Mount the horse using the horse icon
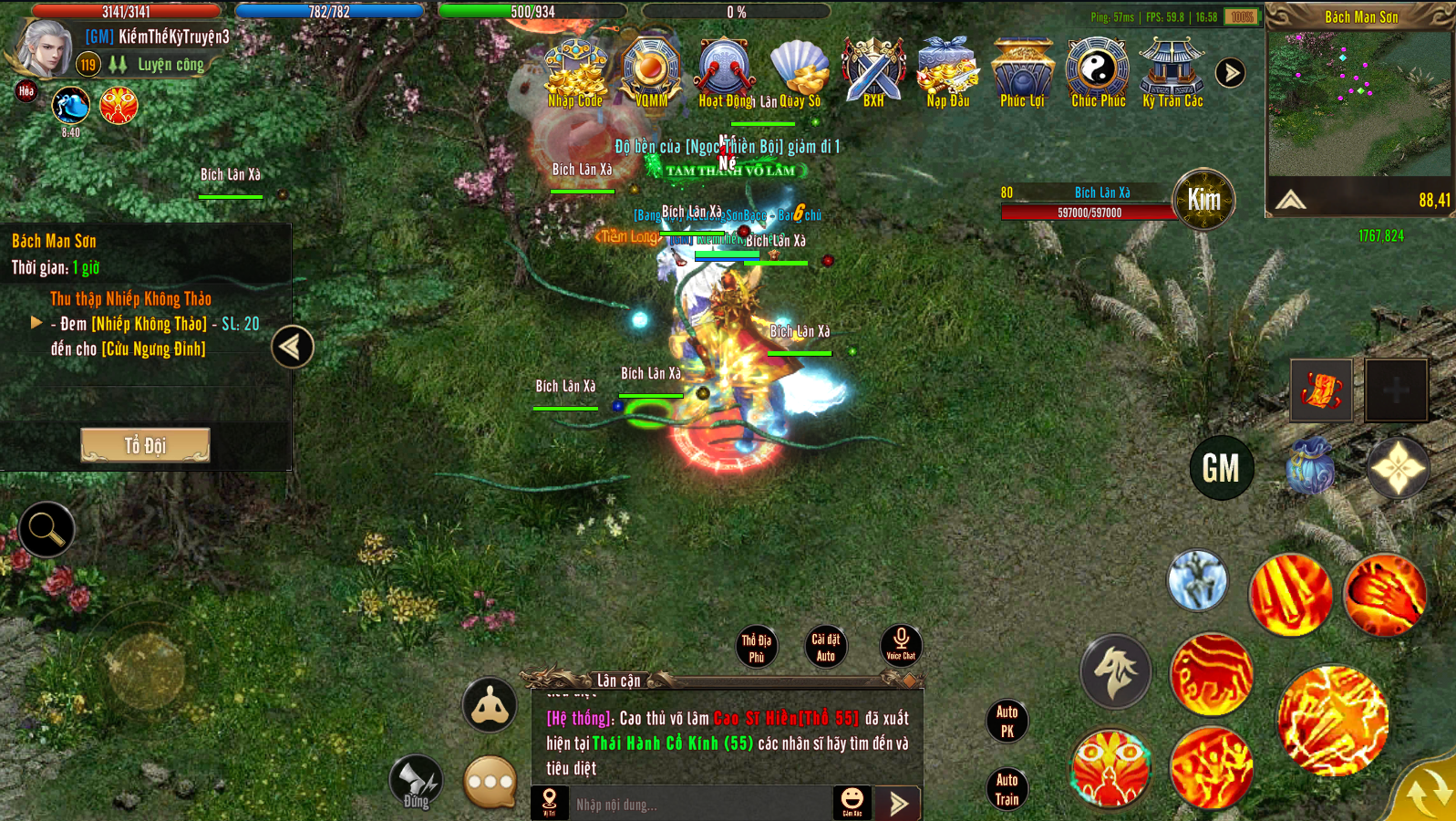Screen dimensions: 1456x821 coord(1115,672)
